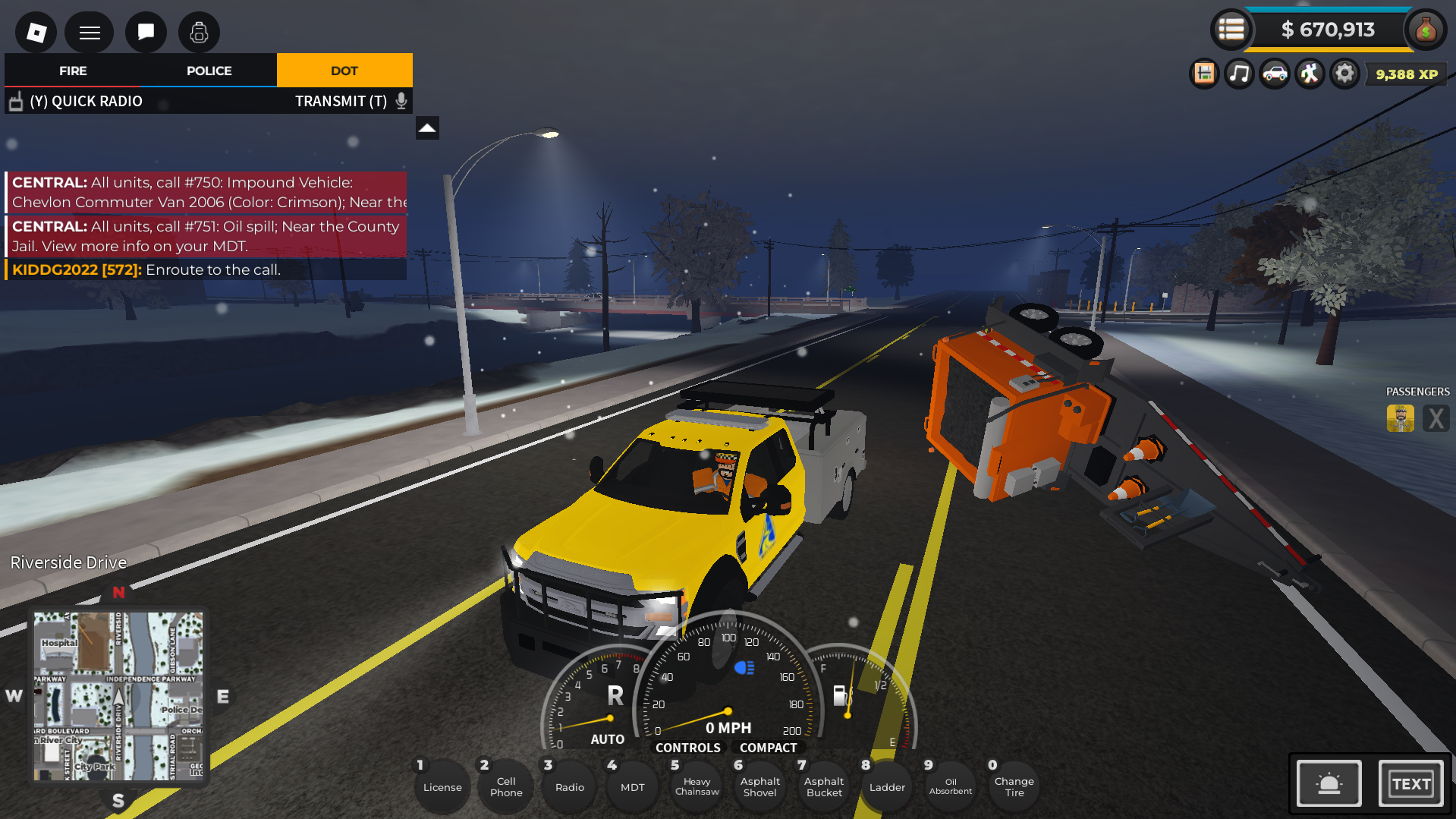
Task: Collapse the radio log with the arrow
Action: pyautogui.click(x=427, y=128)
